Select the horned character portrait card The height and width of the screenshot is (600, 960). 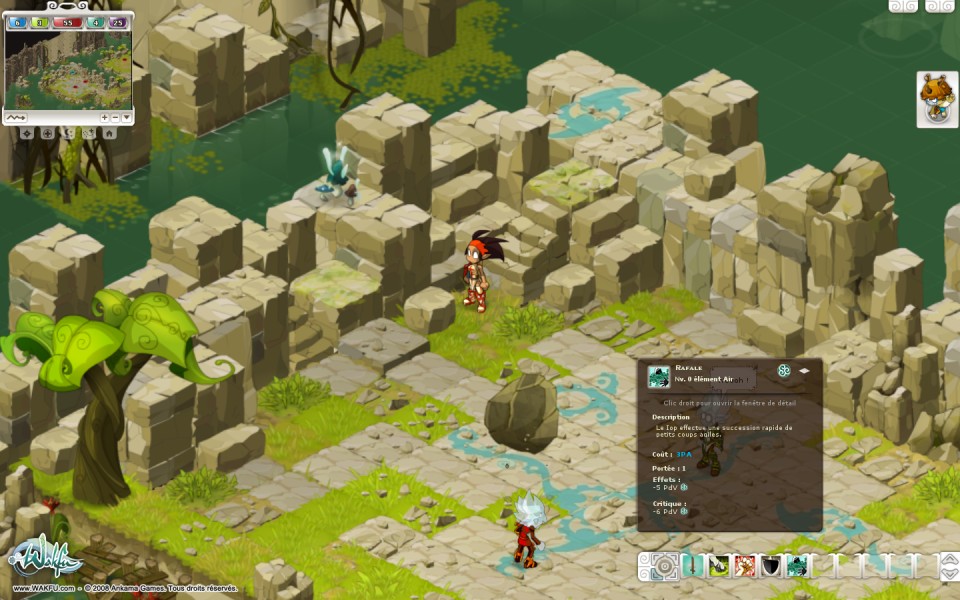(x=937, y=99)
